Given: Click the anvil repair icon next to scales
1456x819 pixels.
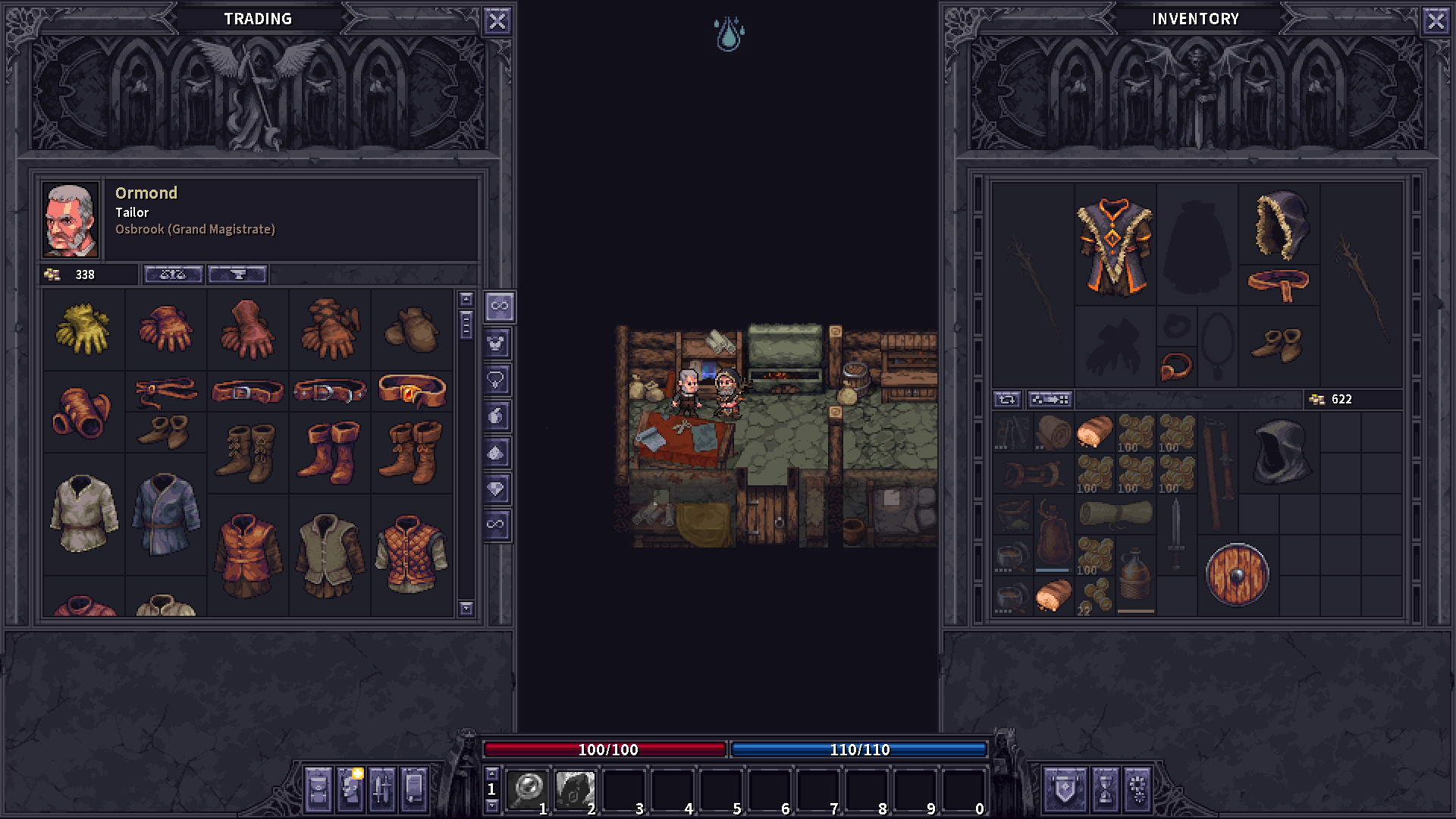Looking at the screenshot, I should tap(237, 275).
